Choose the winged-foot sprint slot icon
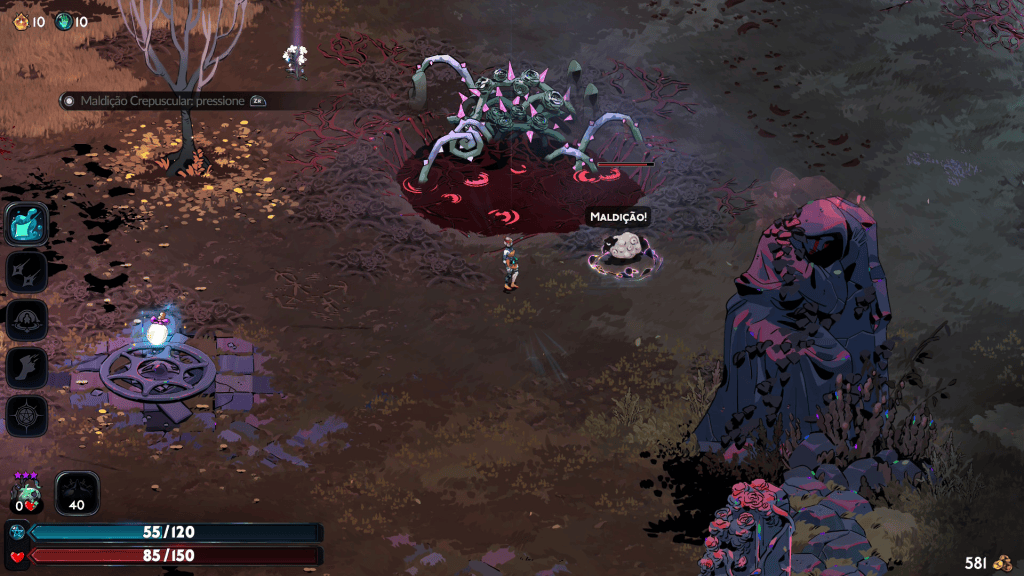Viewport: 1024px width, 576px height. pos(27,368)
